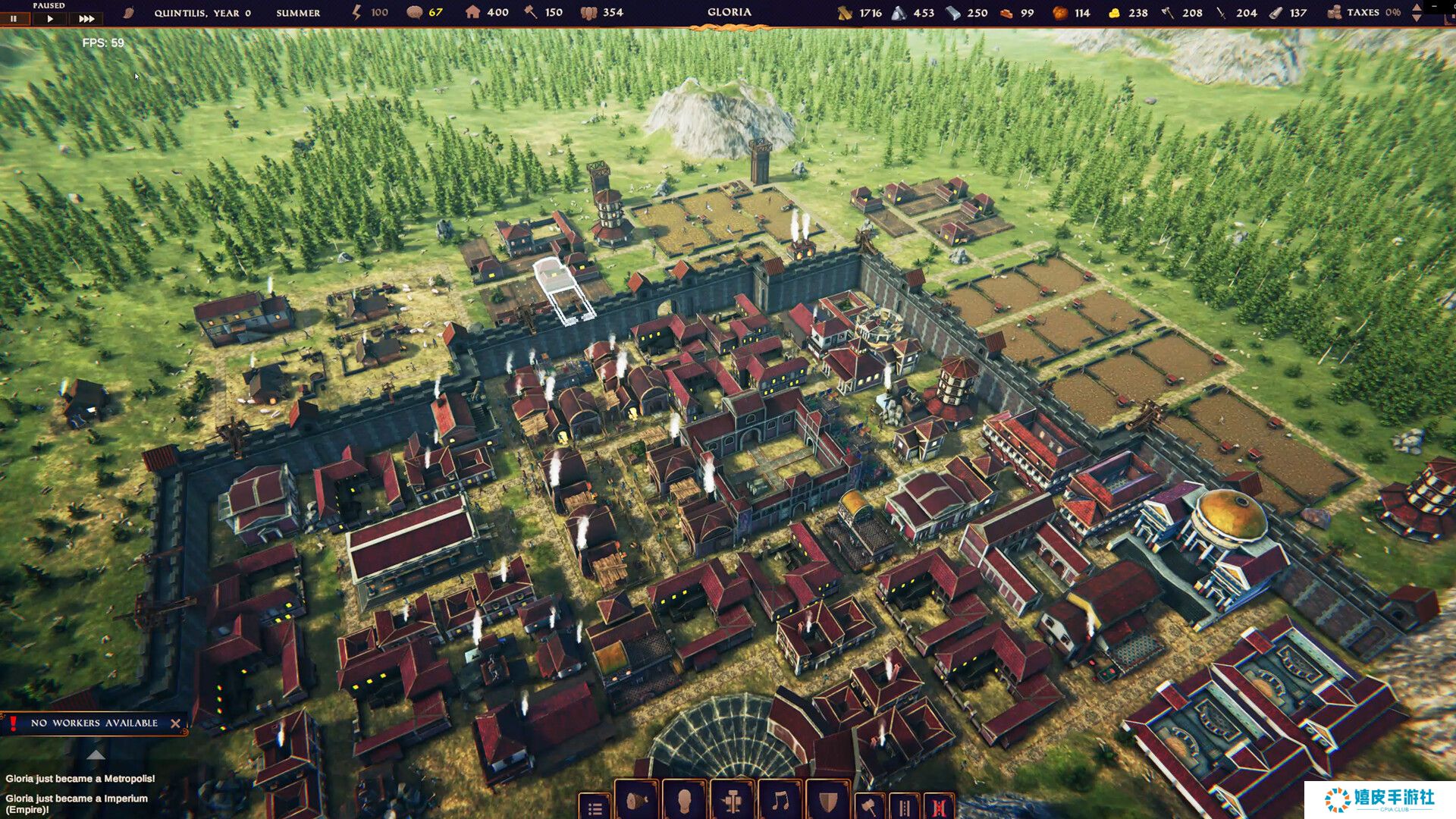The width and height of the screenshot is (1456, 819).
Task: Select the population category with the head icon
Action: click(684, 802)
